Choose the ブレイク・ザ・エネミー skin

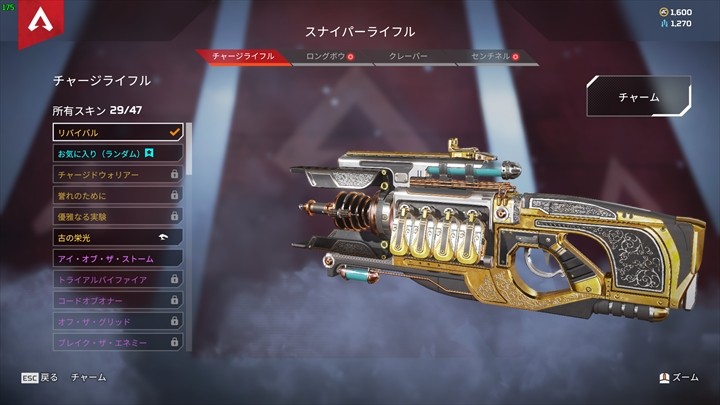pos(117,342)
